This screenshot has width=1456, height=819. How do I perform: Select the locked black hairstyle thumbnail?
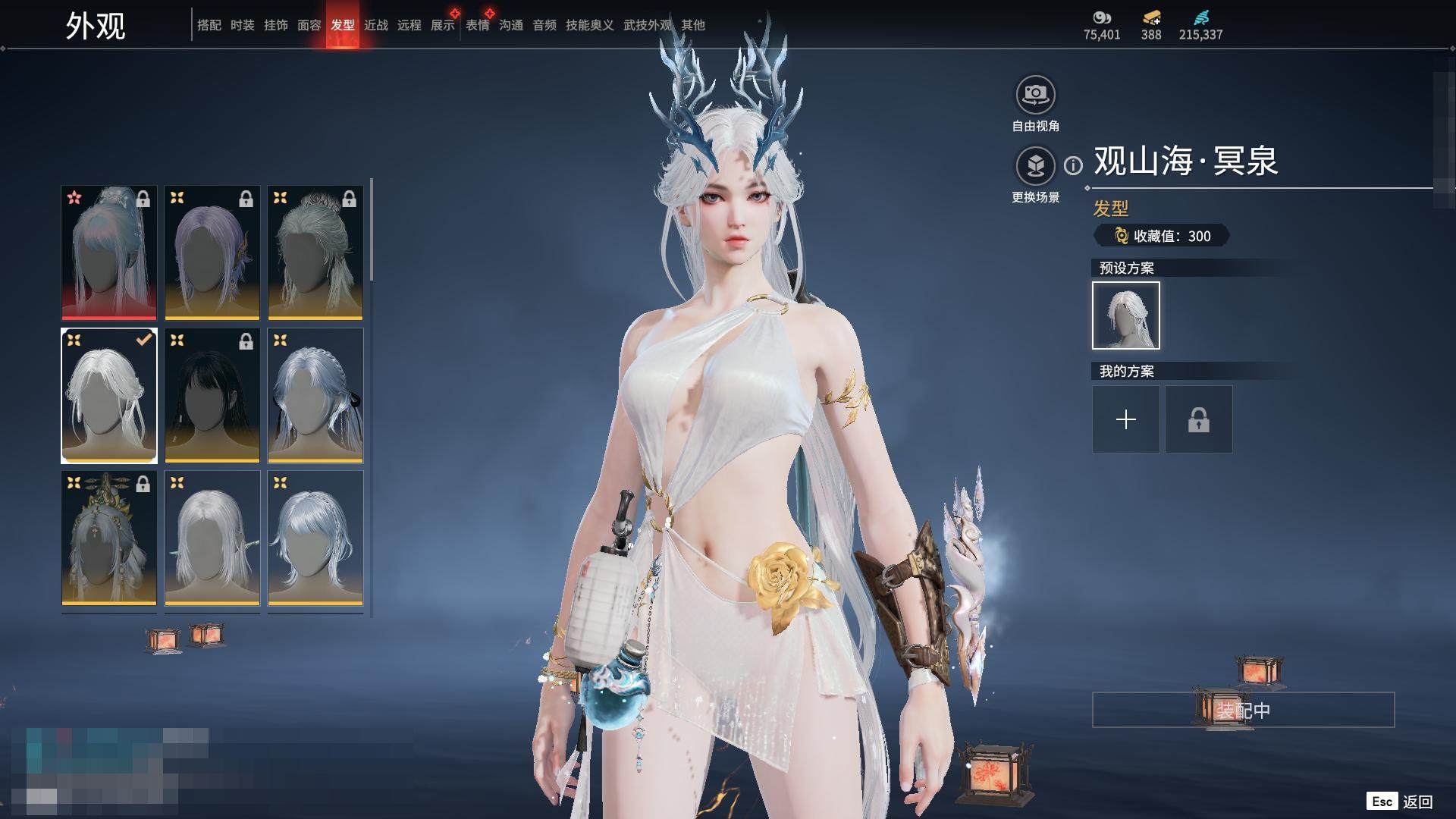pyautogui.click(x=212, y=395)
